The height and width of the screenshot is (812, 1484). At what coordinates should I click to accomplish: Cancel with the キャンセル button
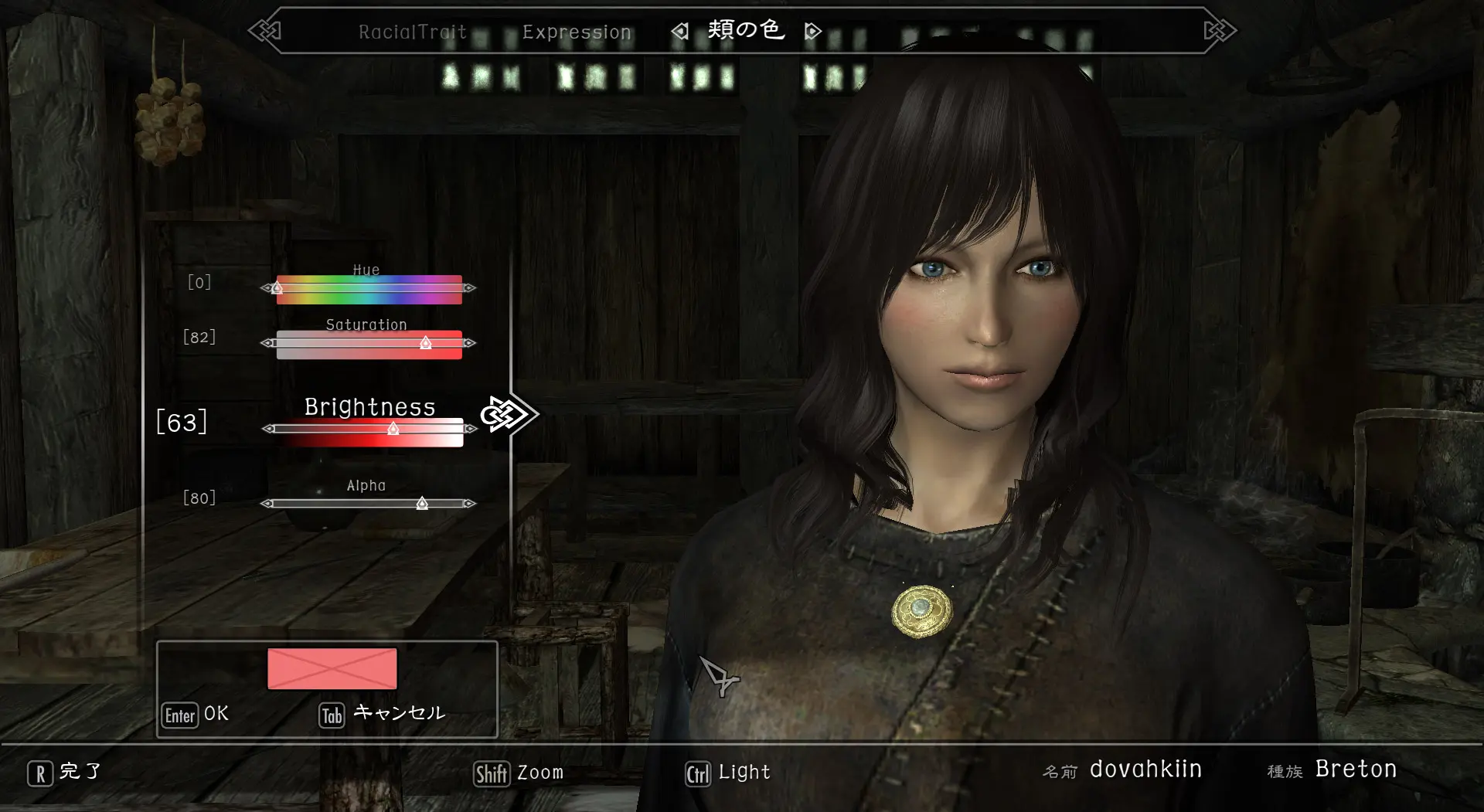(383, 715)
